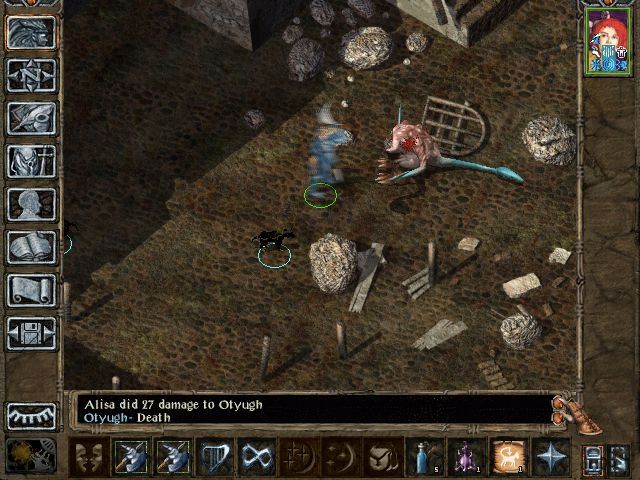640x480 pixels.
Task: Open the priest scroll button
Action: [31, 290]
